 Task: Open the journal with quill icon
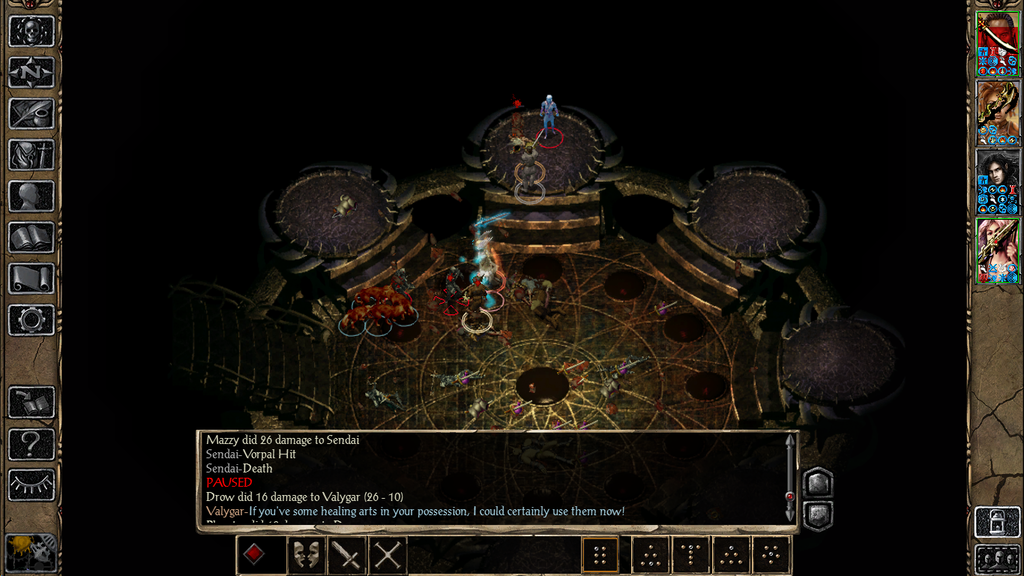tap(31, 113)
